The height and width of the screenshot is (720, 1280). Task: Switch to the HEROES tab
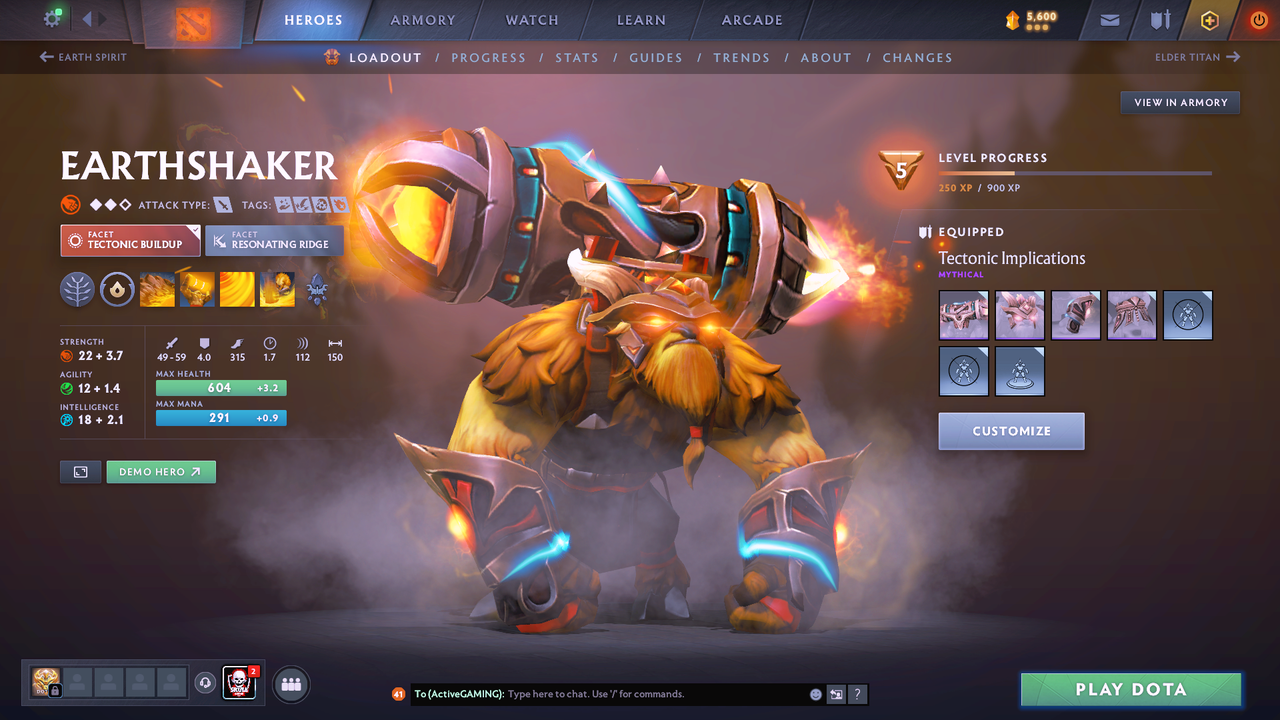click(x=313, y=19)
